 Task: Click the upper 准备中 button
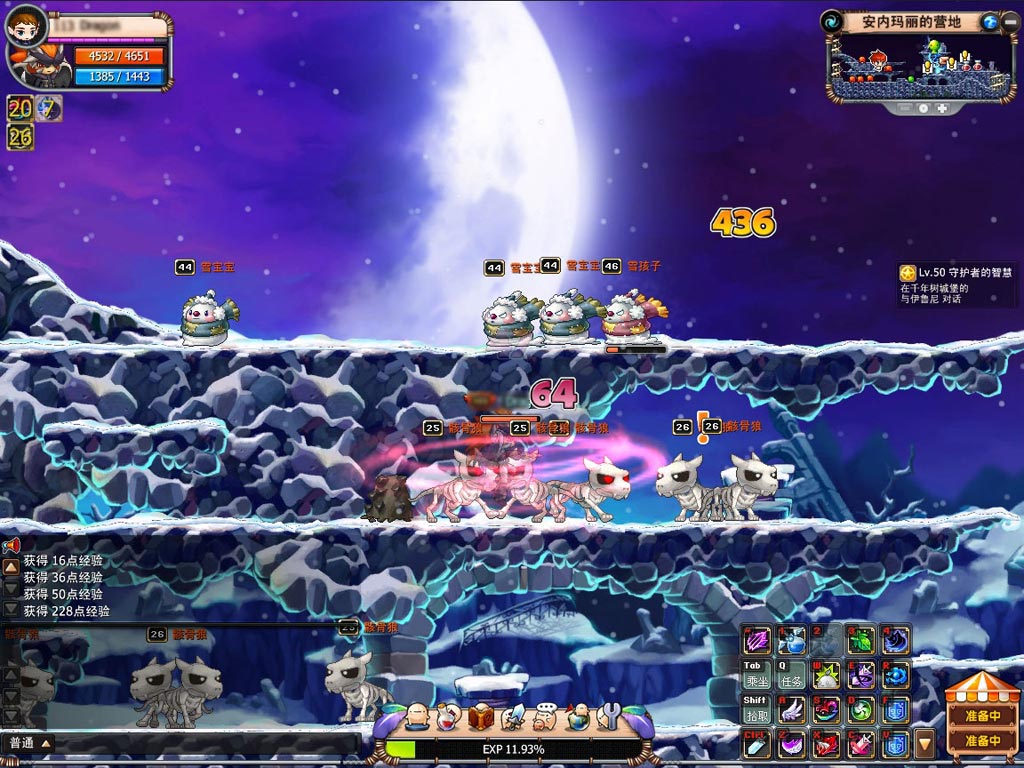982,715
